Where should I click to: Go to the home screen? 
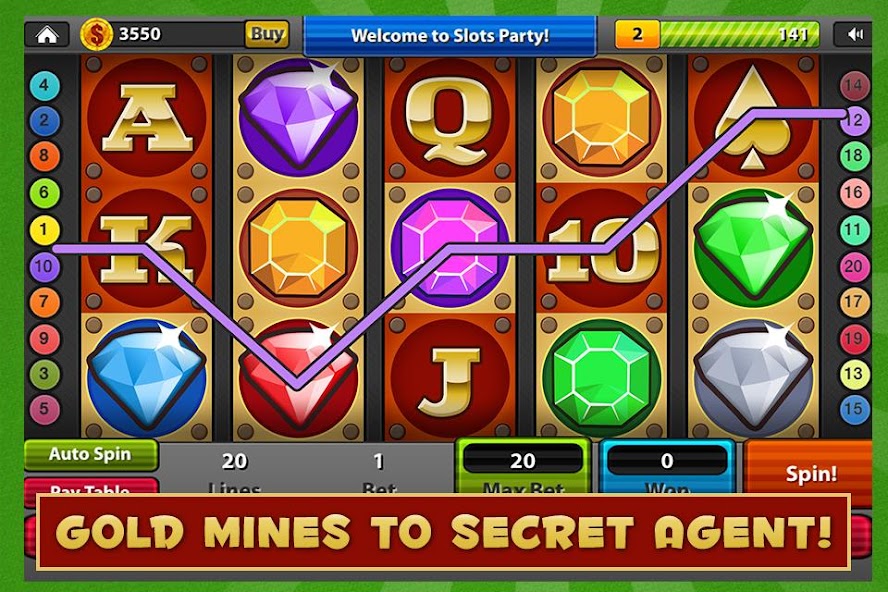(x=46, y=34)
